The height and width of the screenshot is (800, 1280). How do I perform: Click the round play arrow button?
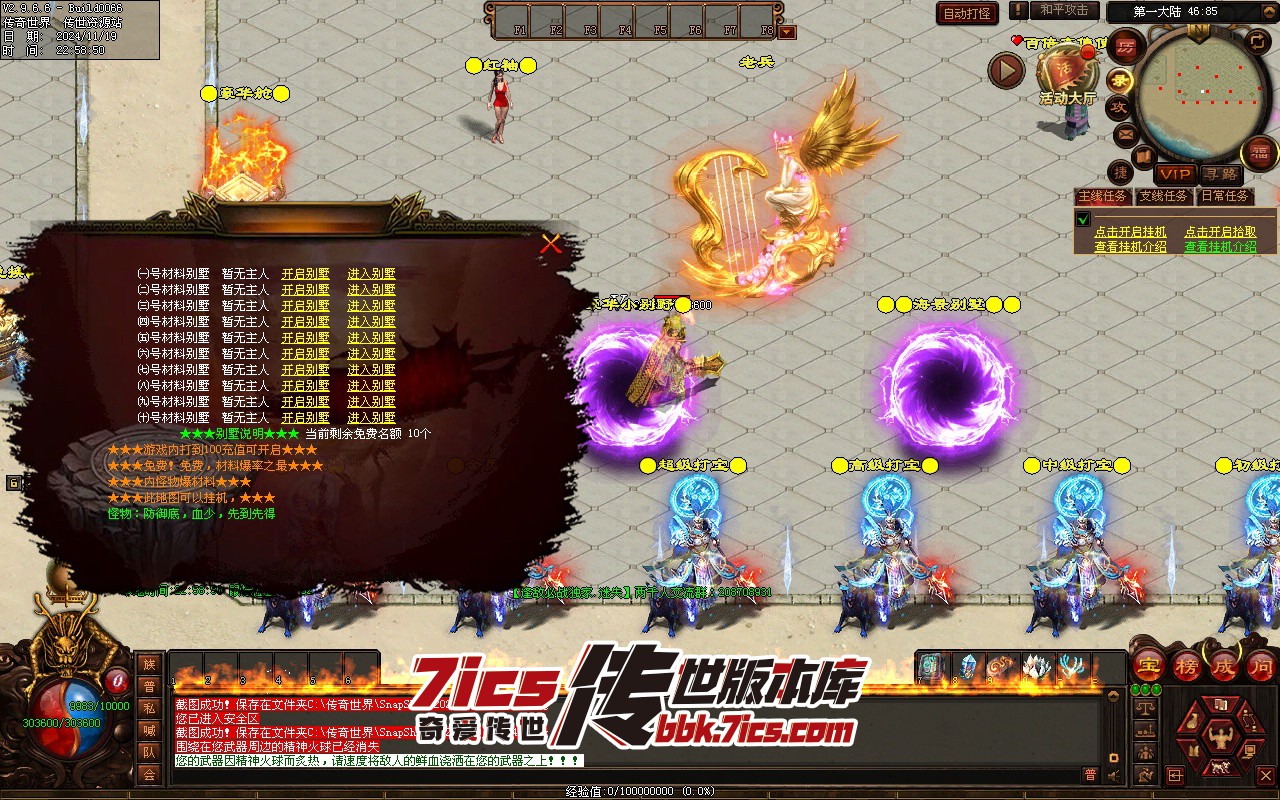click(1006, 70)
